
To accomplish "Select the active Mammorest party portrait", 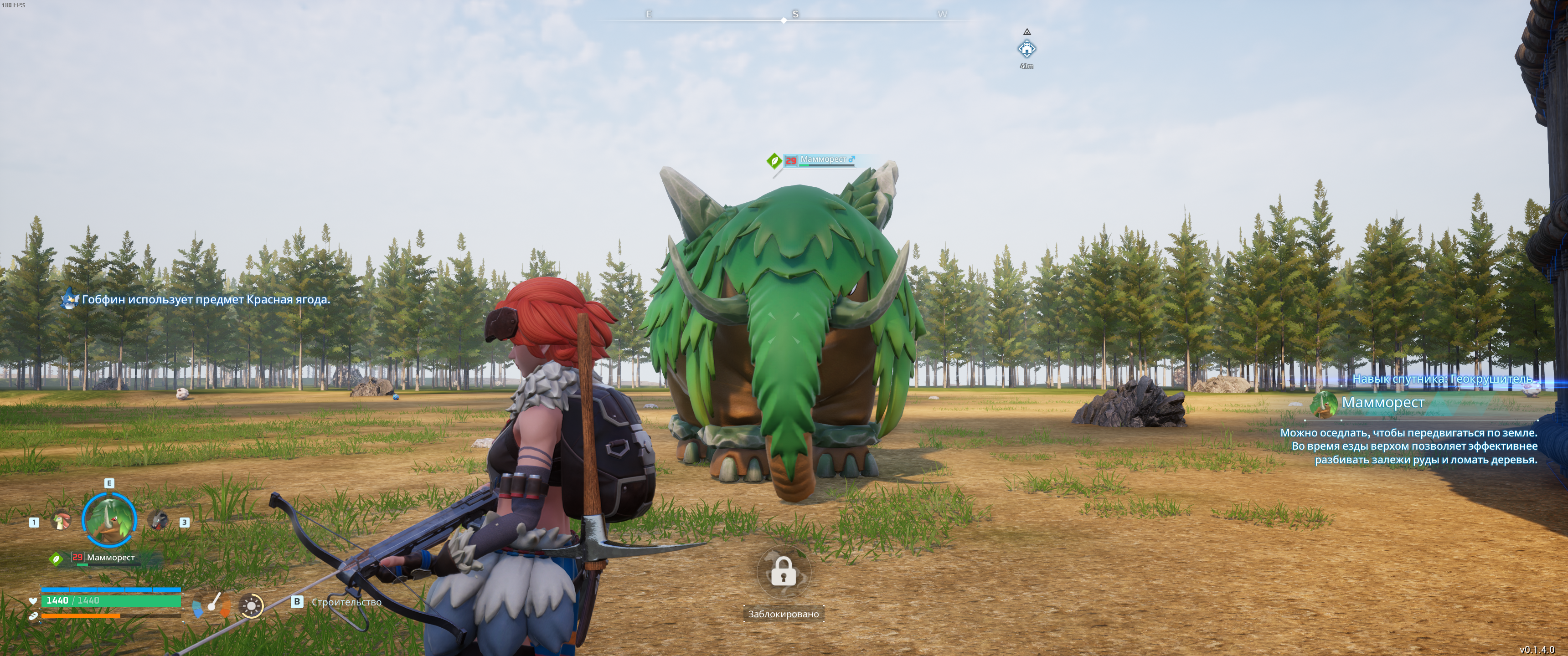I will click(x=109, y=520).
